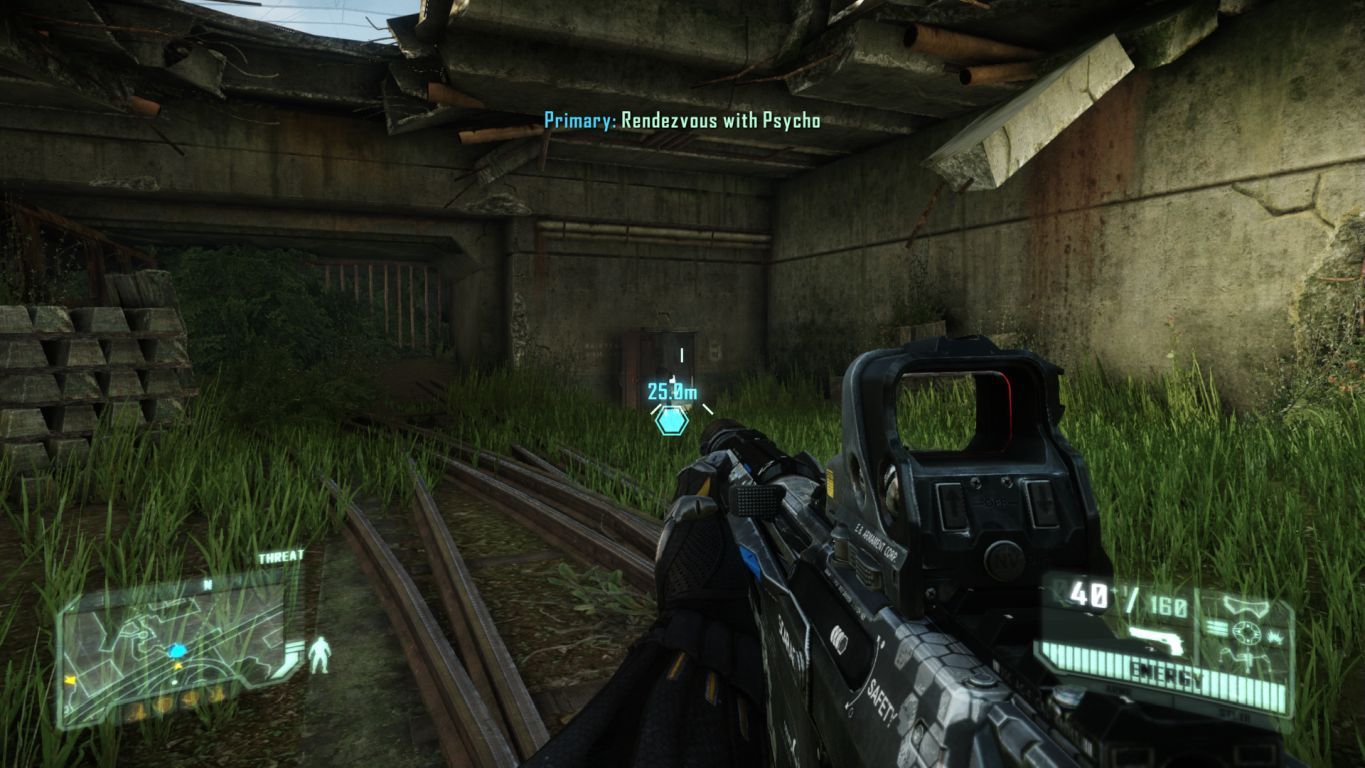
Task: Select the grenade icon on the weapon HUD
Action: click(x=1274, y=639)
